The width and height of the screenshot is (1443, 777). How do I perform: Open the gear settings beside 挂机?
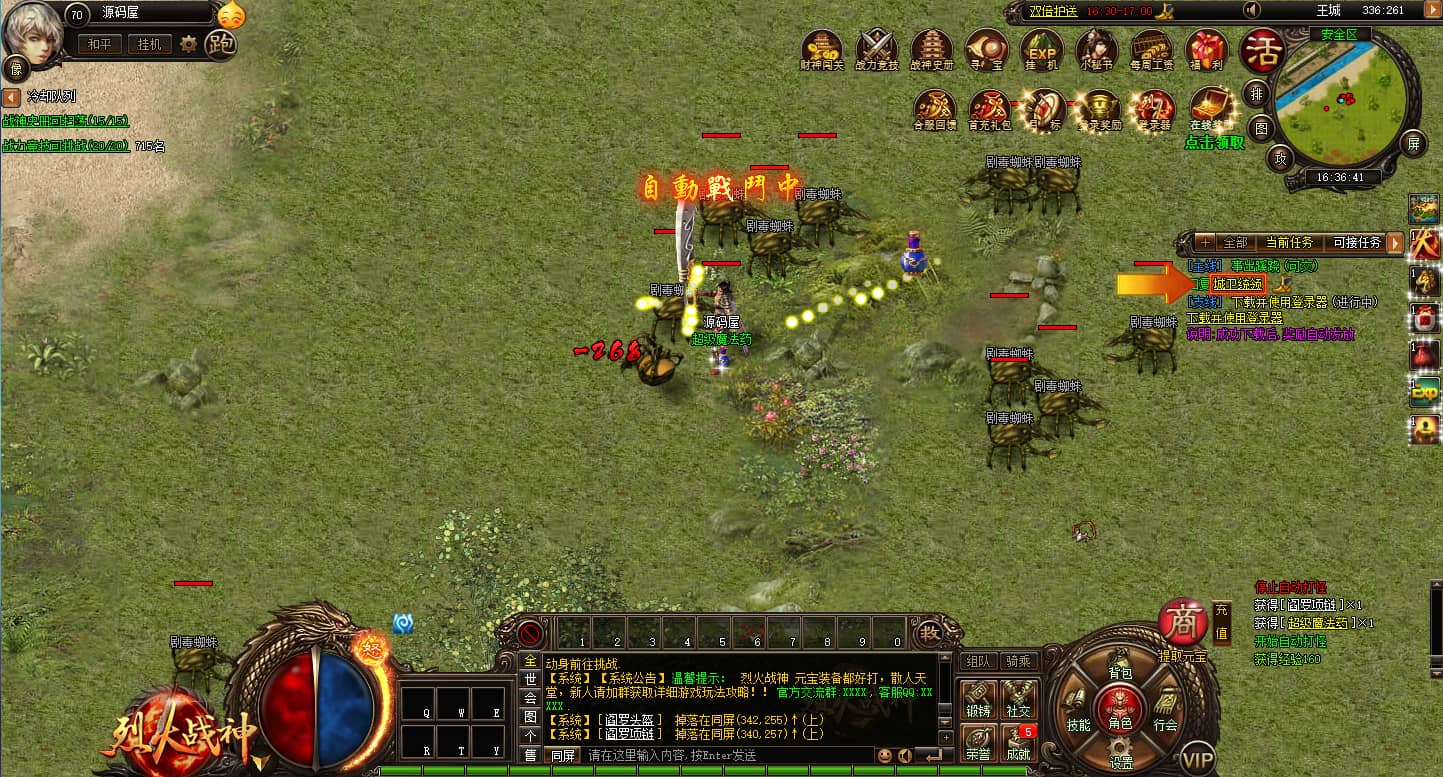point(187,44)
